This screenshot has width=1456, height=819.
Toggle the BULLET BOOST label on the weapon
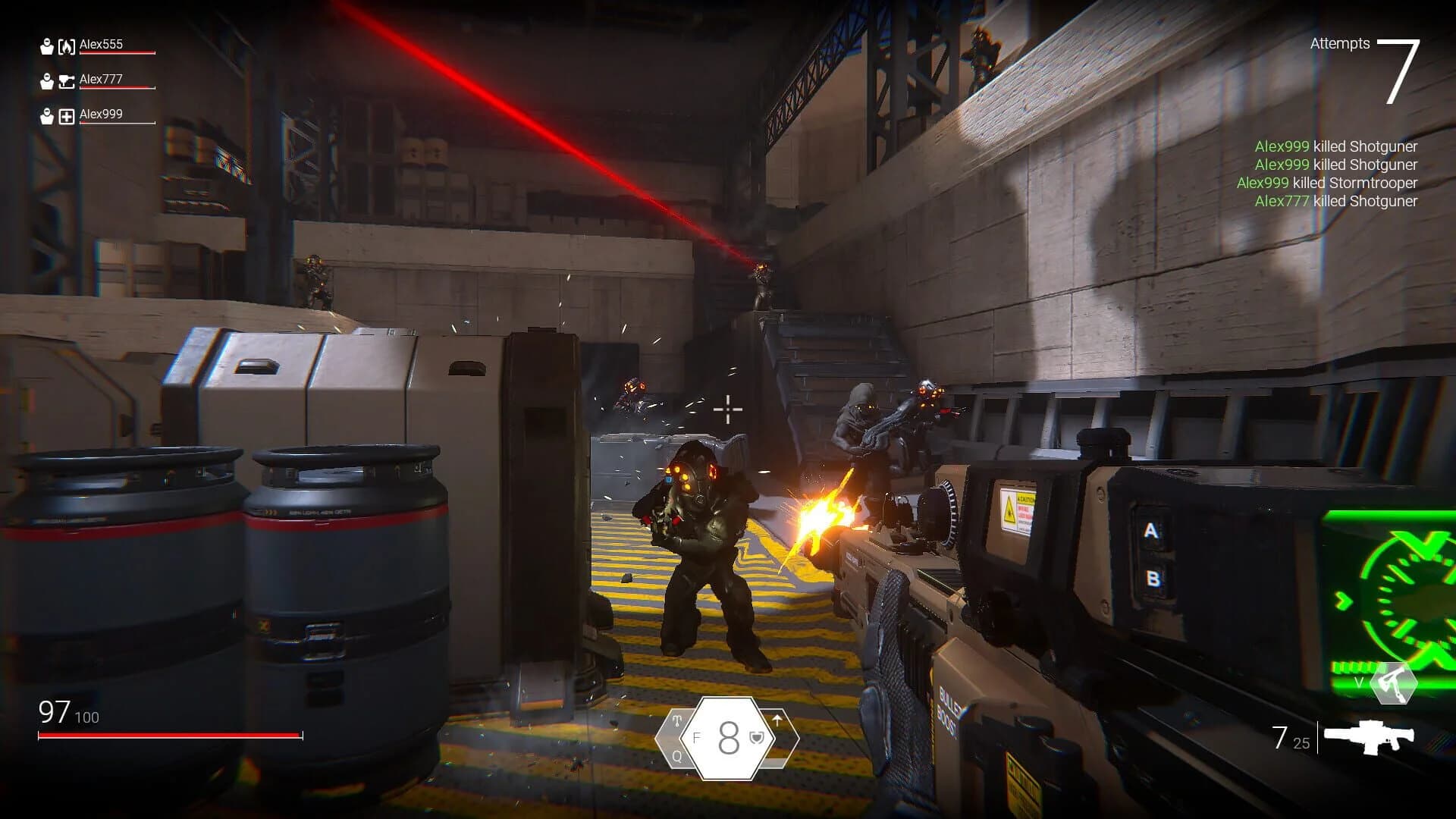[947, 713]
